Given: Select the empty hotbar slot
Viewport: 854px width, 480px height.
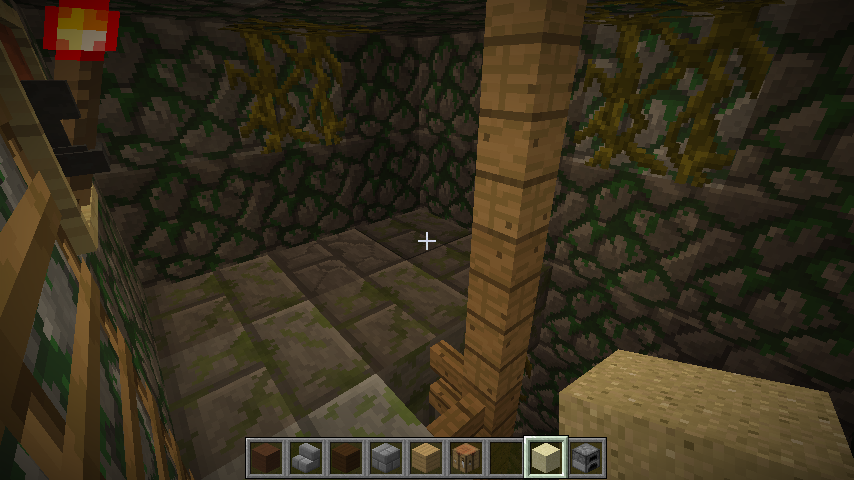Looking at the screenshot, I should point(506,458).
